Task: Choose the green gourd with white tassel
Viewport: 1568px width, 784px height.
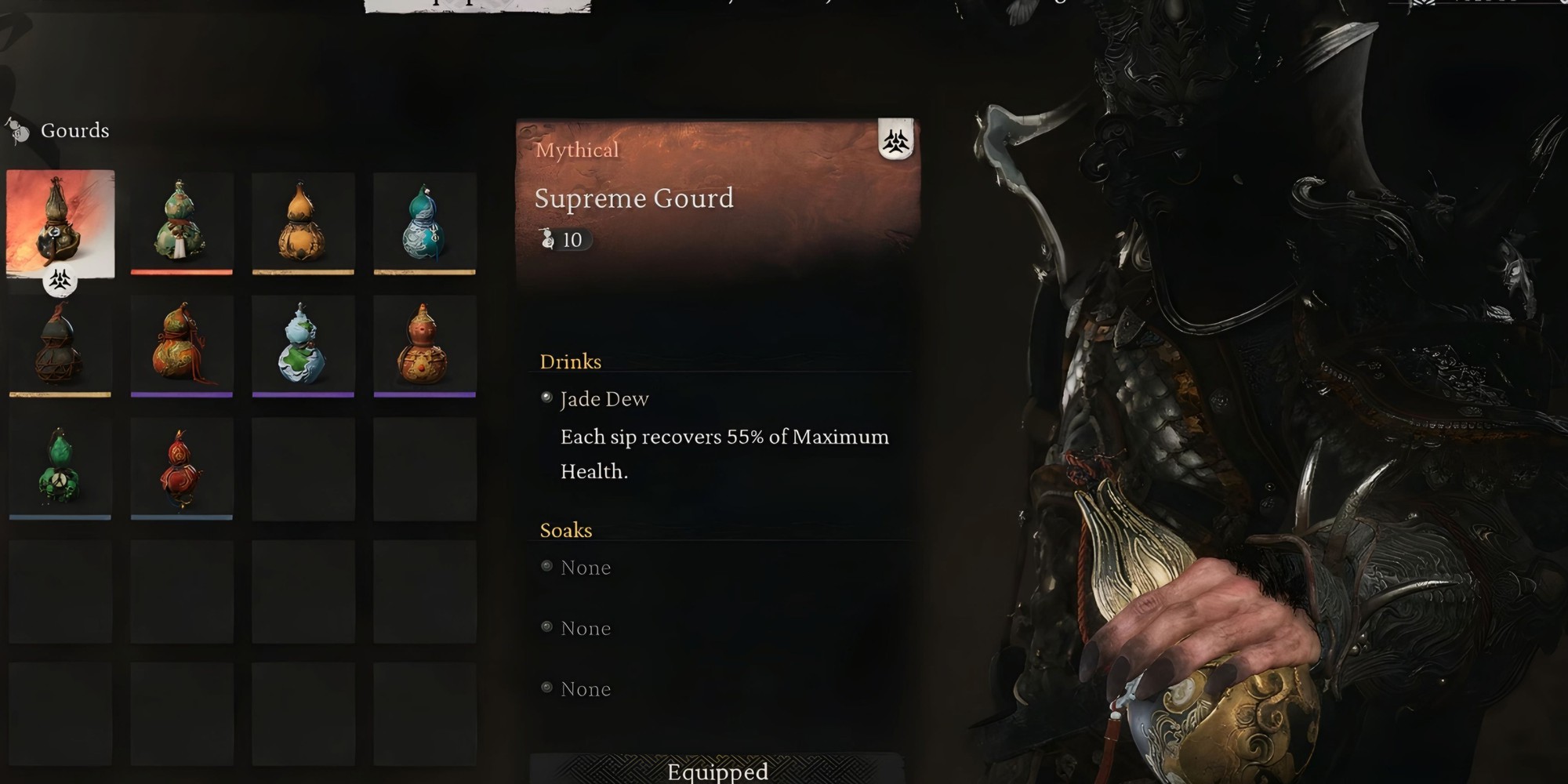Action: pyautogui.click(x=181, y=223)
